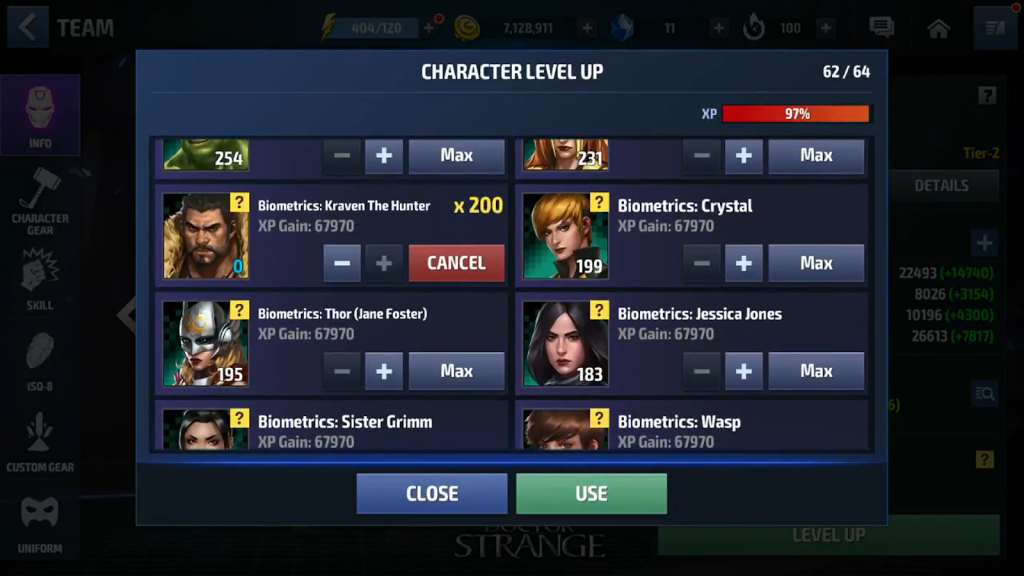This screenshot has height=576, width=1024.
Task: Confirm with the green USE button
Action: pyautogui.click(x=591, y=493)
